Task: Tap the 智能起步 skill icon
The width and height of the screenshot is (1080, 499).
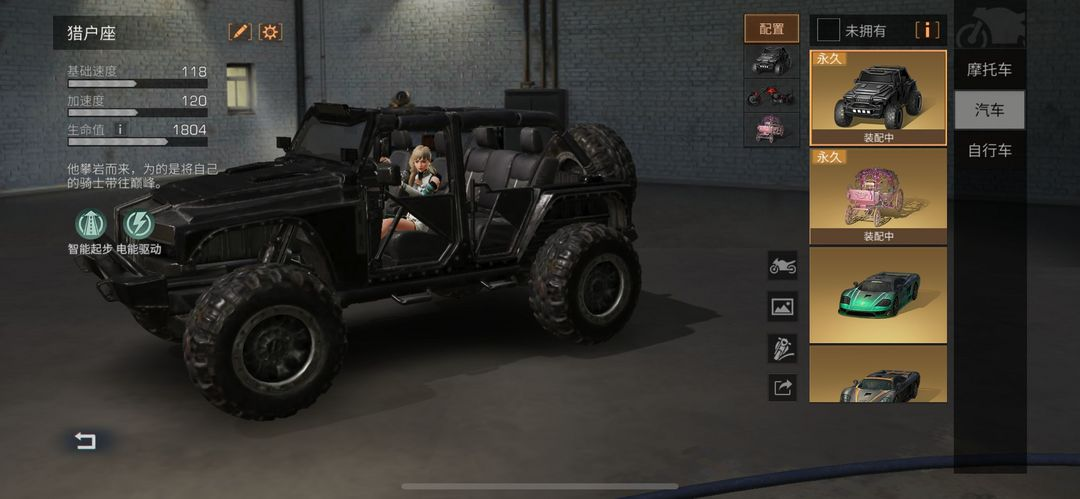Action: 90,224
